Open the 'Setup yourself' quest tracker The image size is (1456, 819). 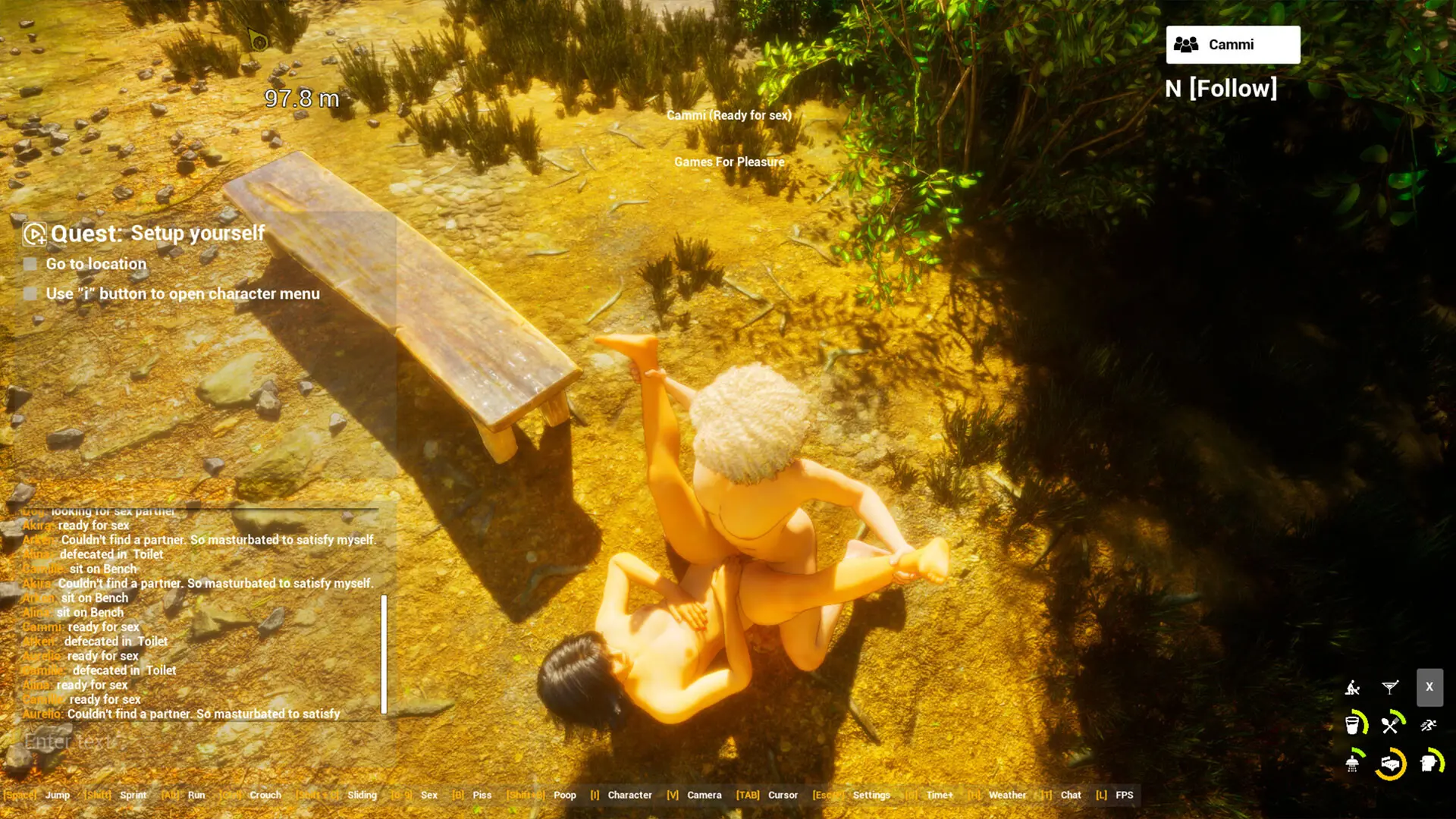tap(34, 234)
